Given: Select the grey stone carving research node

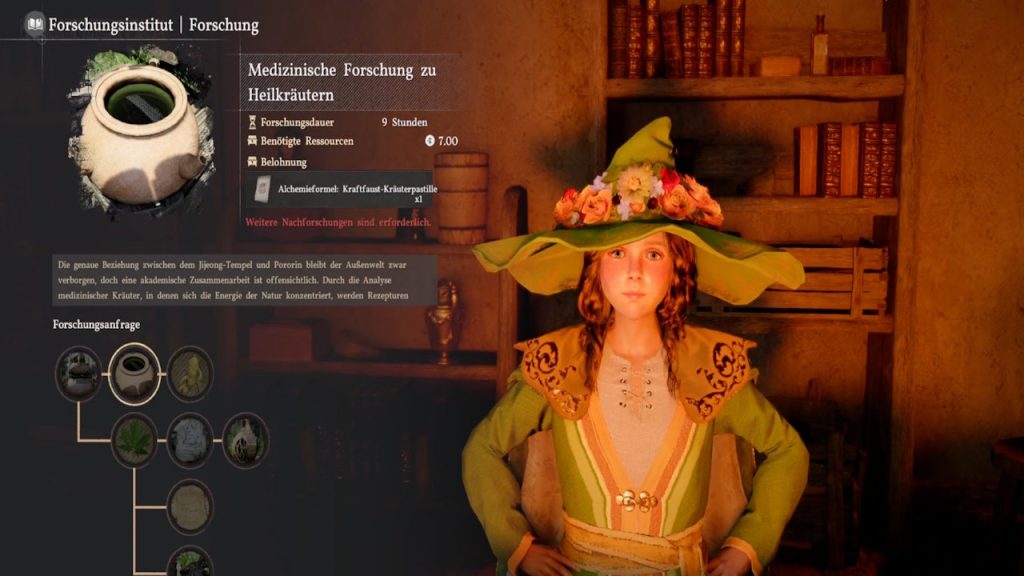Looking at the screenshot, I should click(x=190, y=441).
